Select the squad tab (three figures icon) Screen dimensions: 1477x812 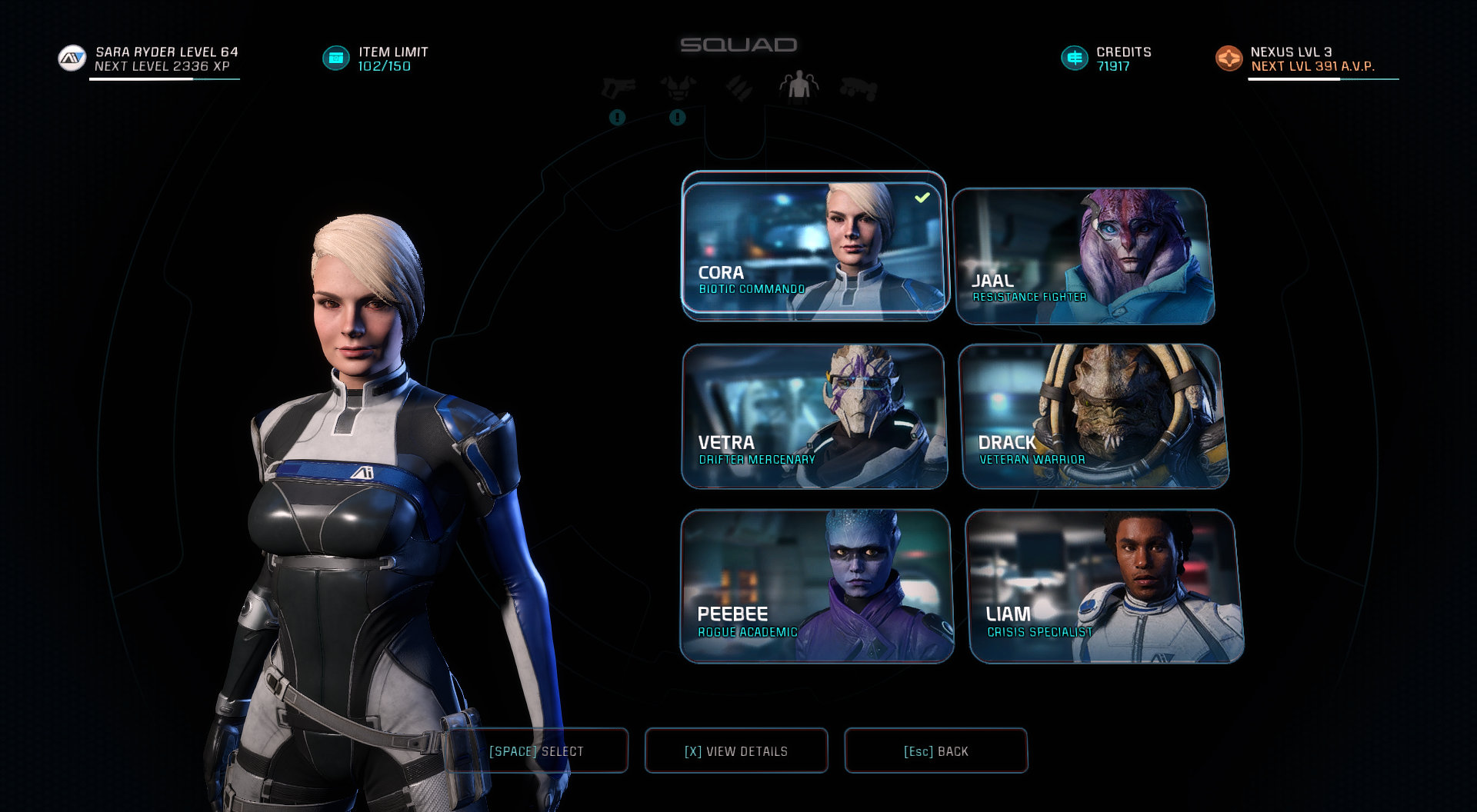coord(799,86)
